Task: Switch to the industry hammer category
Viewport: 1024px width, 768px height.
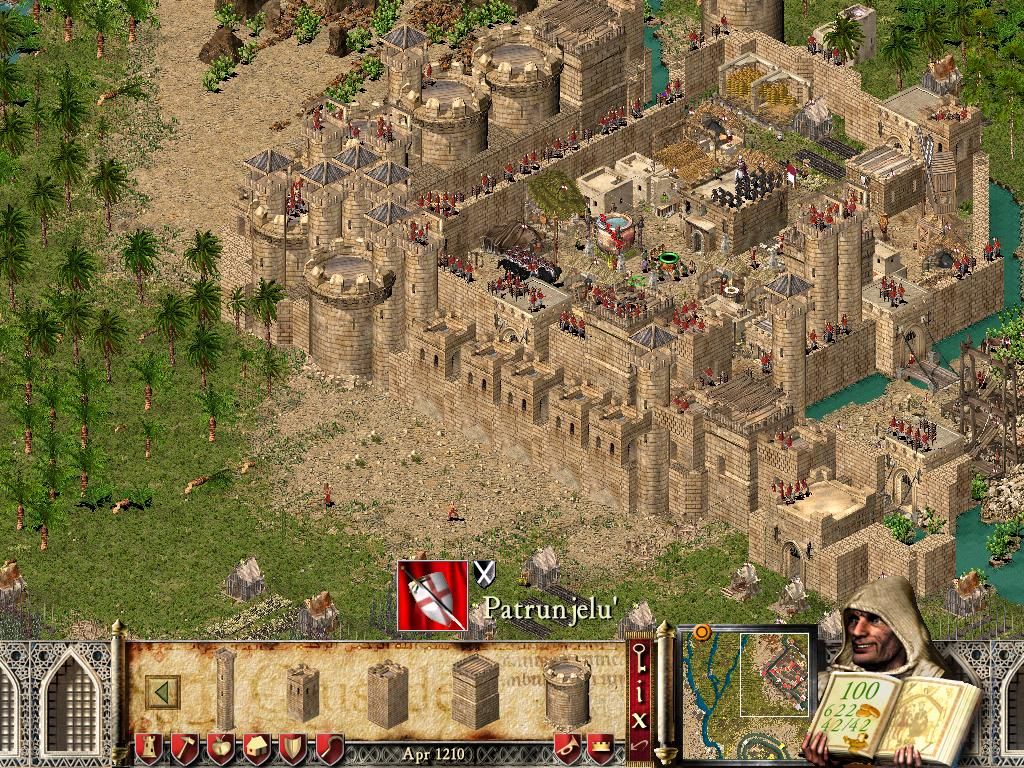Action: click(185, 747)
